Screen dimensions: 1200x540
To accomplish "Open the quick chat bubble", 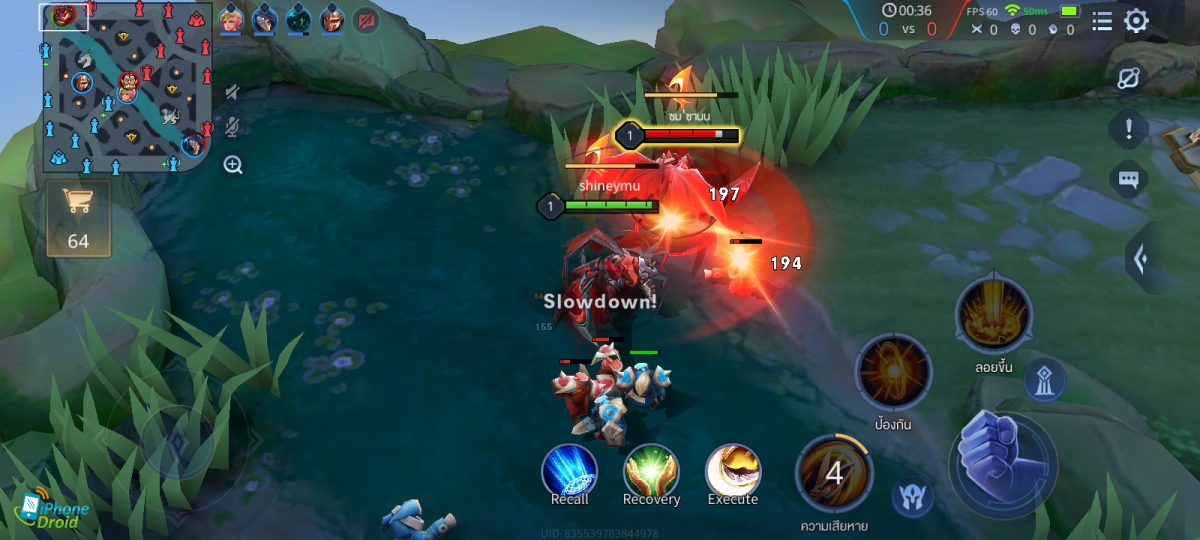I will coord(1129,180).
